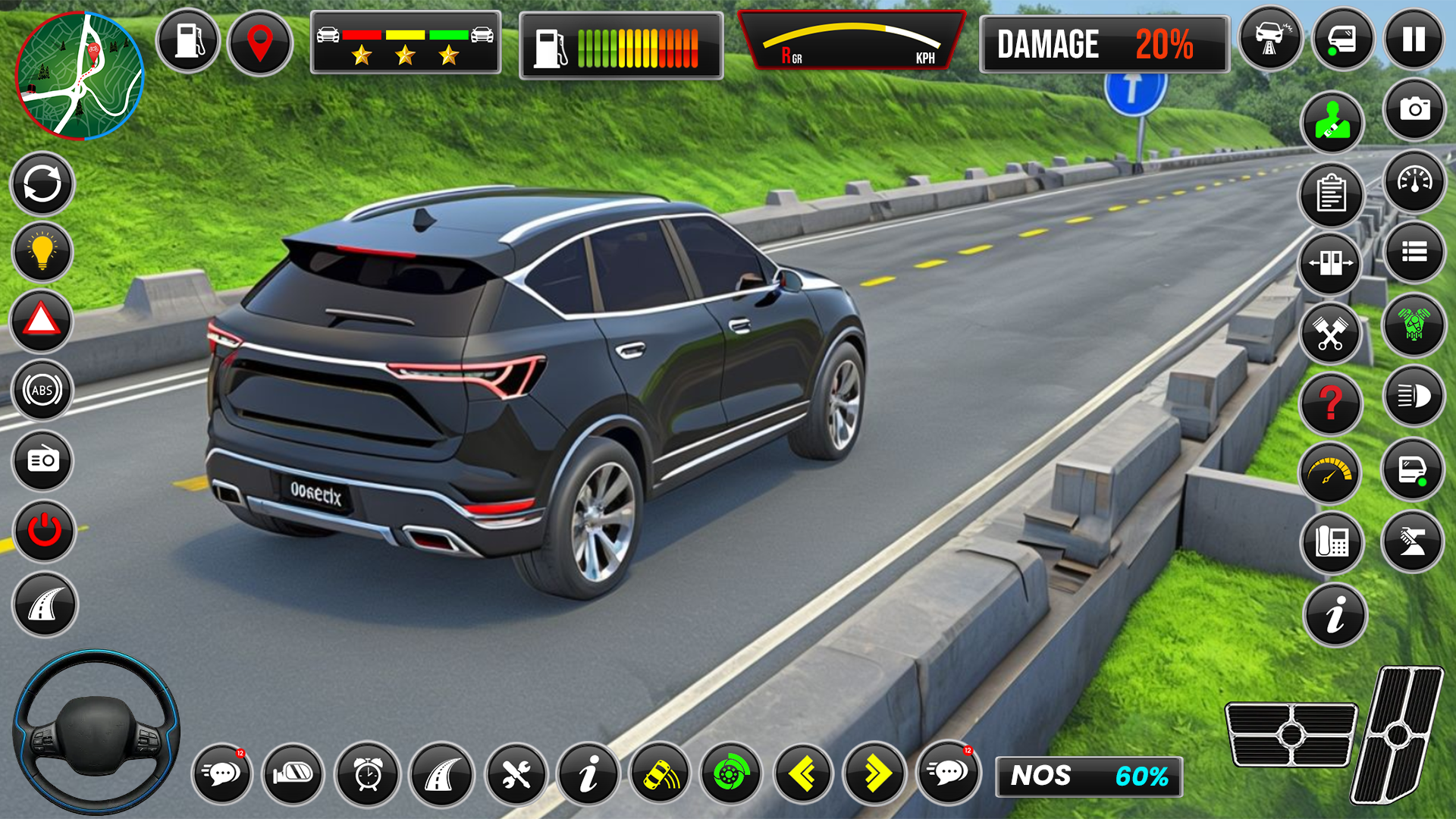
Task: Open the clipboard mission list
Action: click(1332, 194)
